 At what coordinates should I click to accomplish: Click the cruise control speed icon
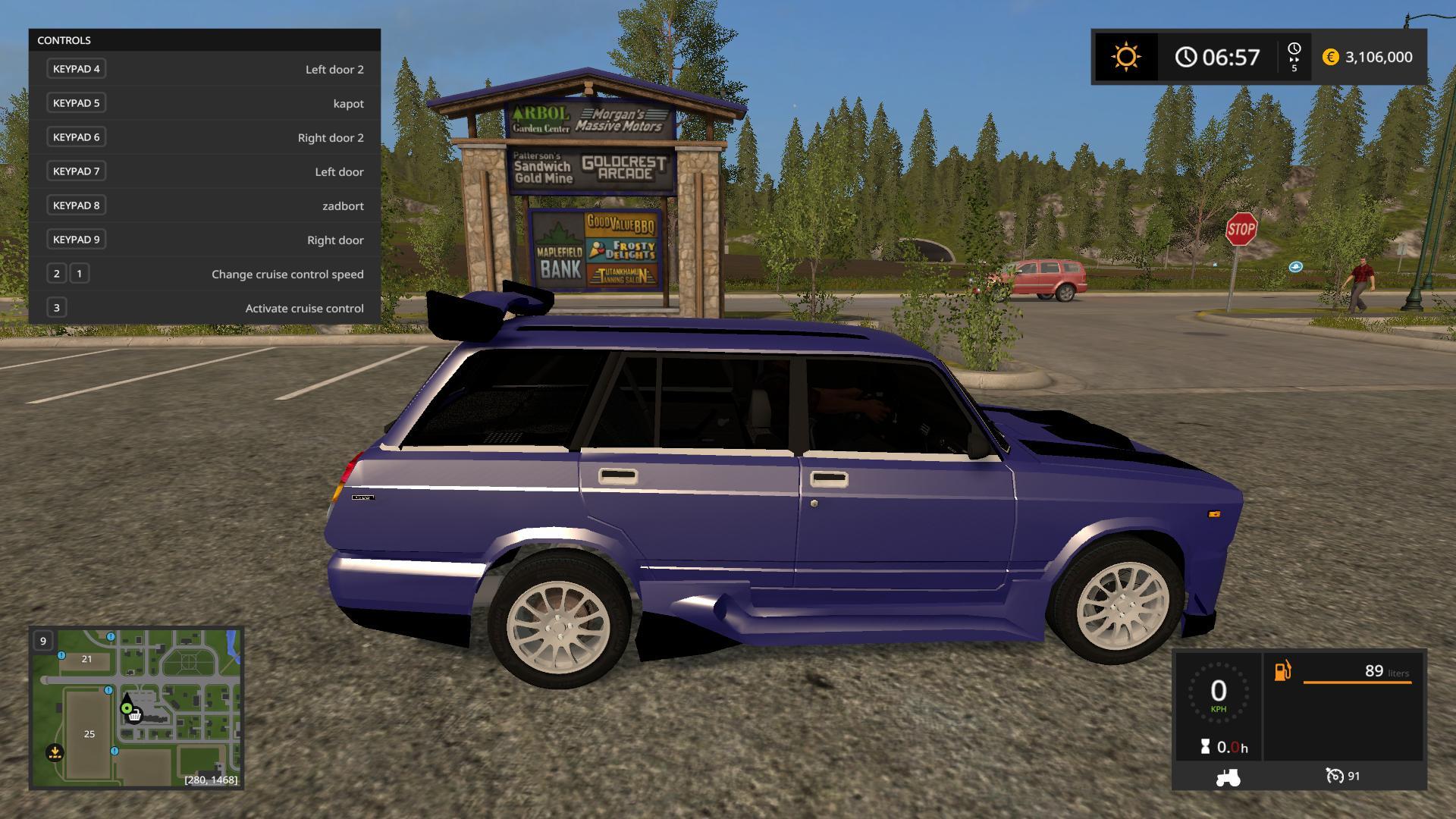click(x=1334, y=776)
